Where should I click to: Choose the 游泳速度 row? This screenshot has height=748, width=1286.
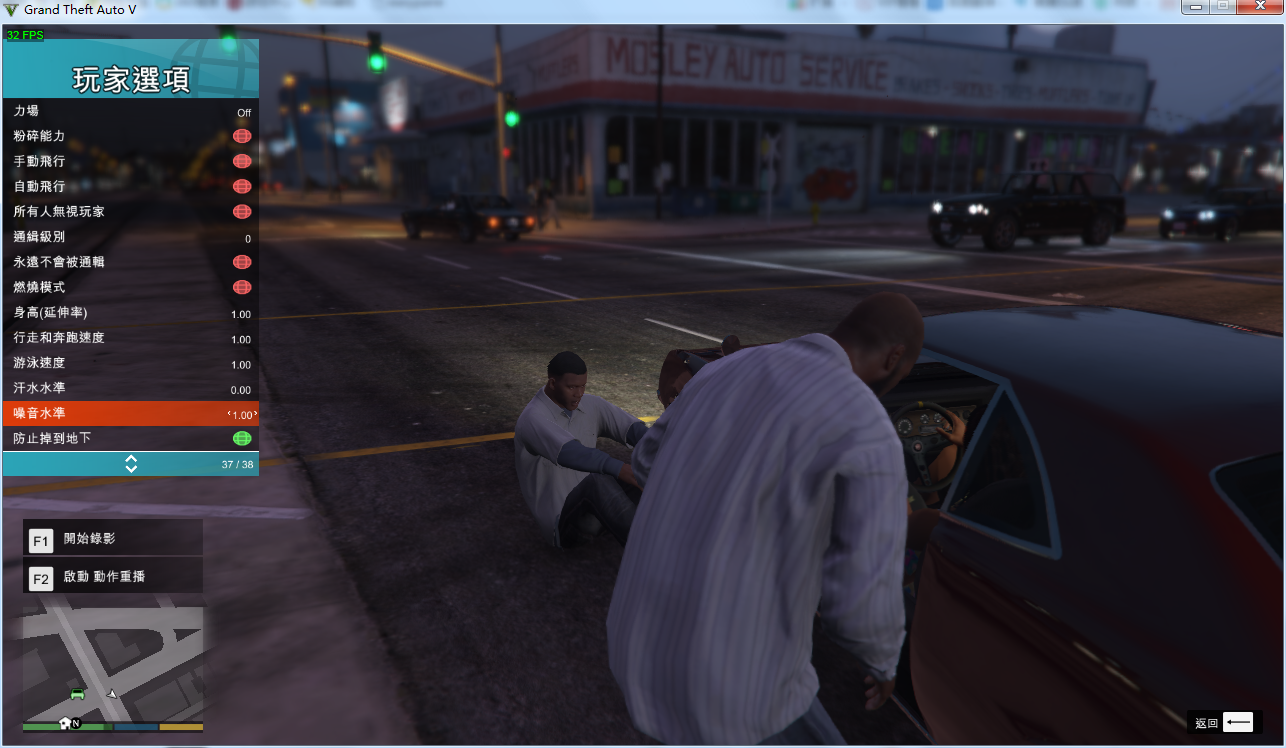pos(130,363)
